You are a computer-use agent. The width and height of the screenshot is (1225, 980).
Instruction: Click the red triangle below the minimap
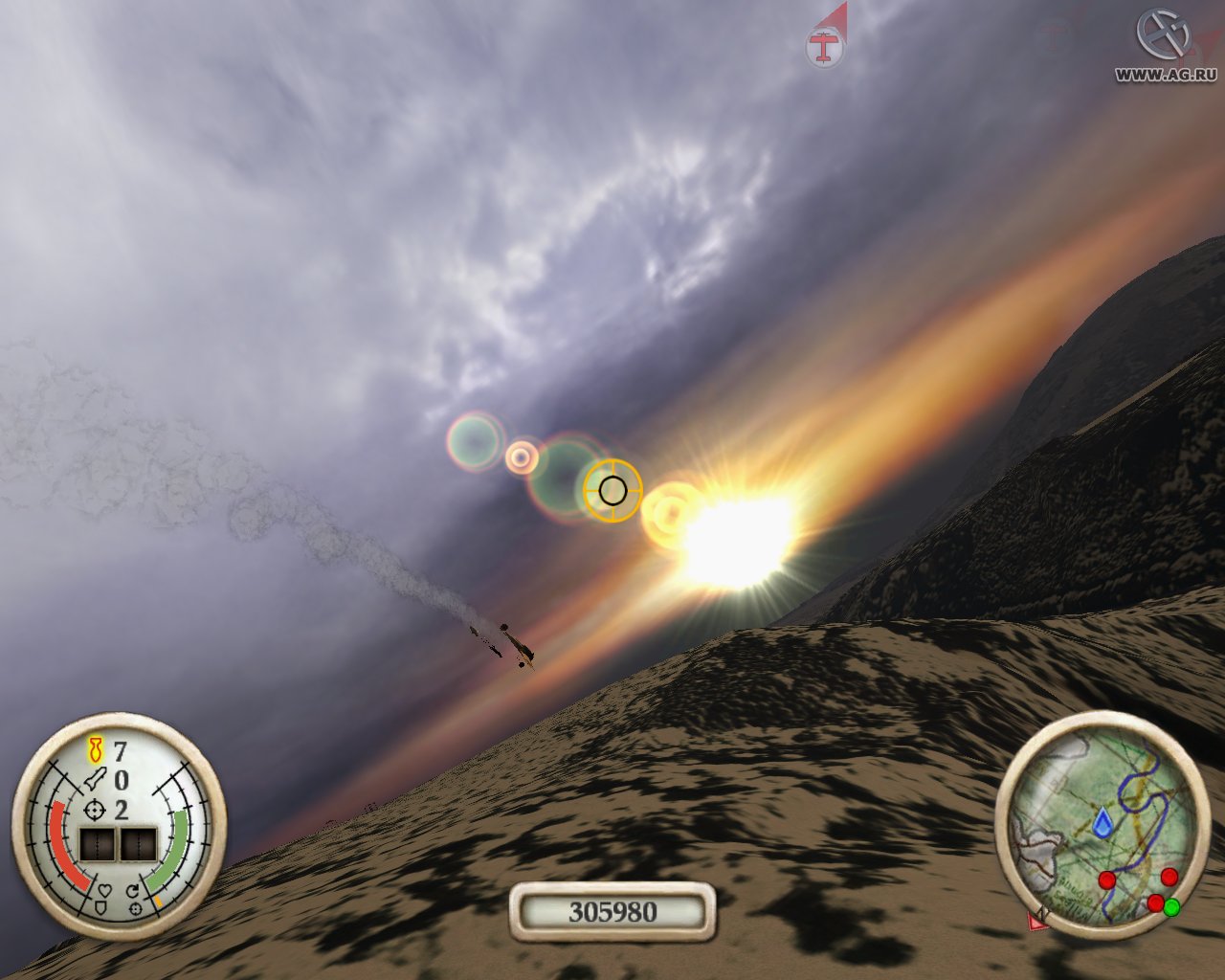1037,921
